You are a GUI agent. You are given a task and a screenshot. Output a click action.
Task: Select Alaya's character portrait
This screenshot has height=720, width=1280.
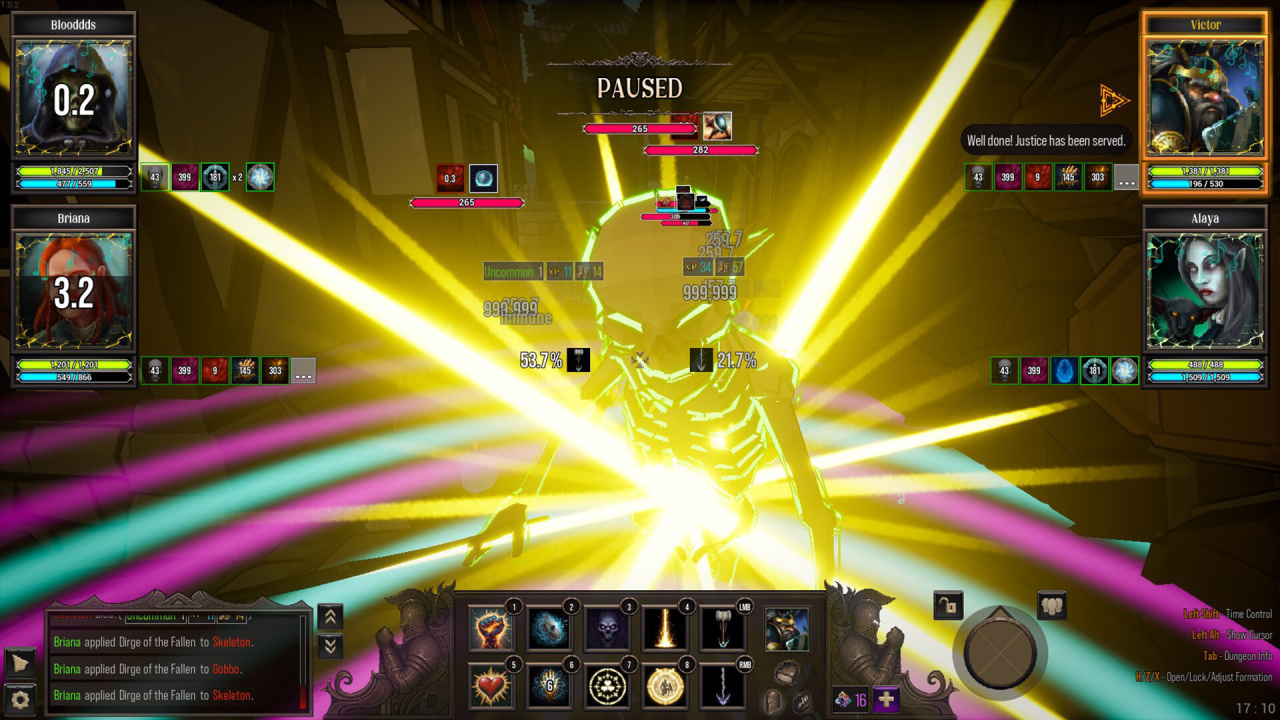point(1205,291)
